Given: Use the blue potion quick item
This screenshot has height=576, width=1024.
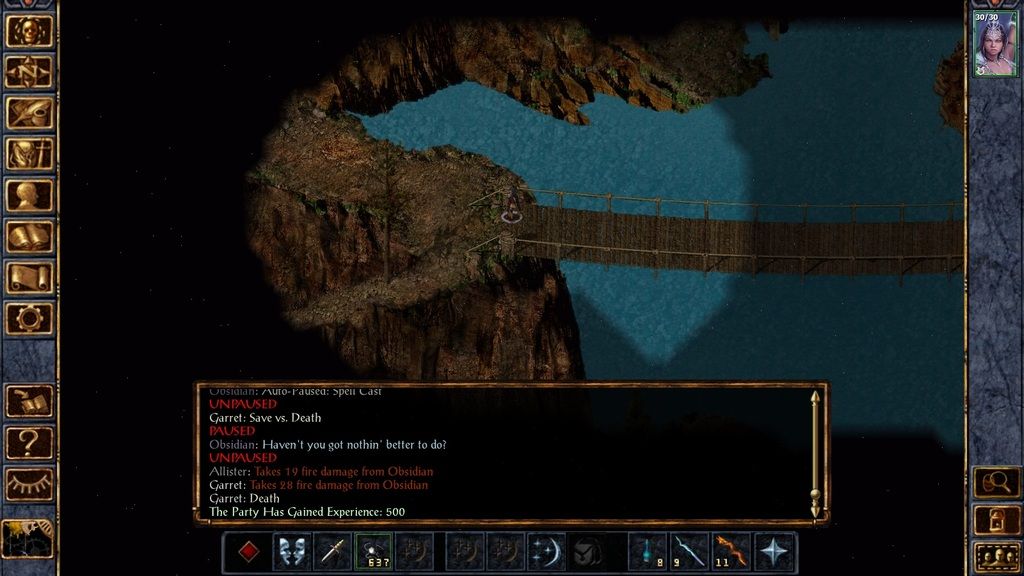Looking at the screenshot, I should 648,552.
